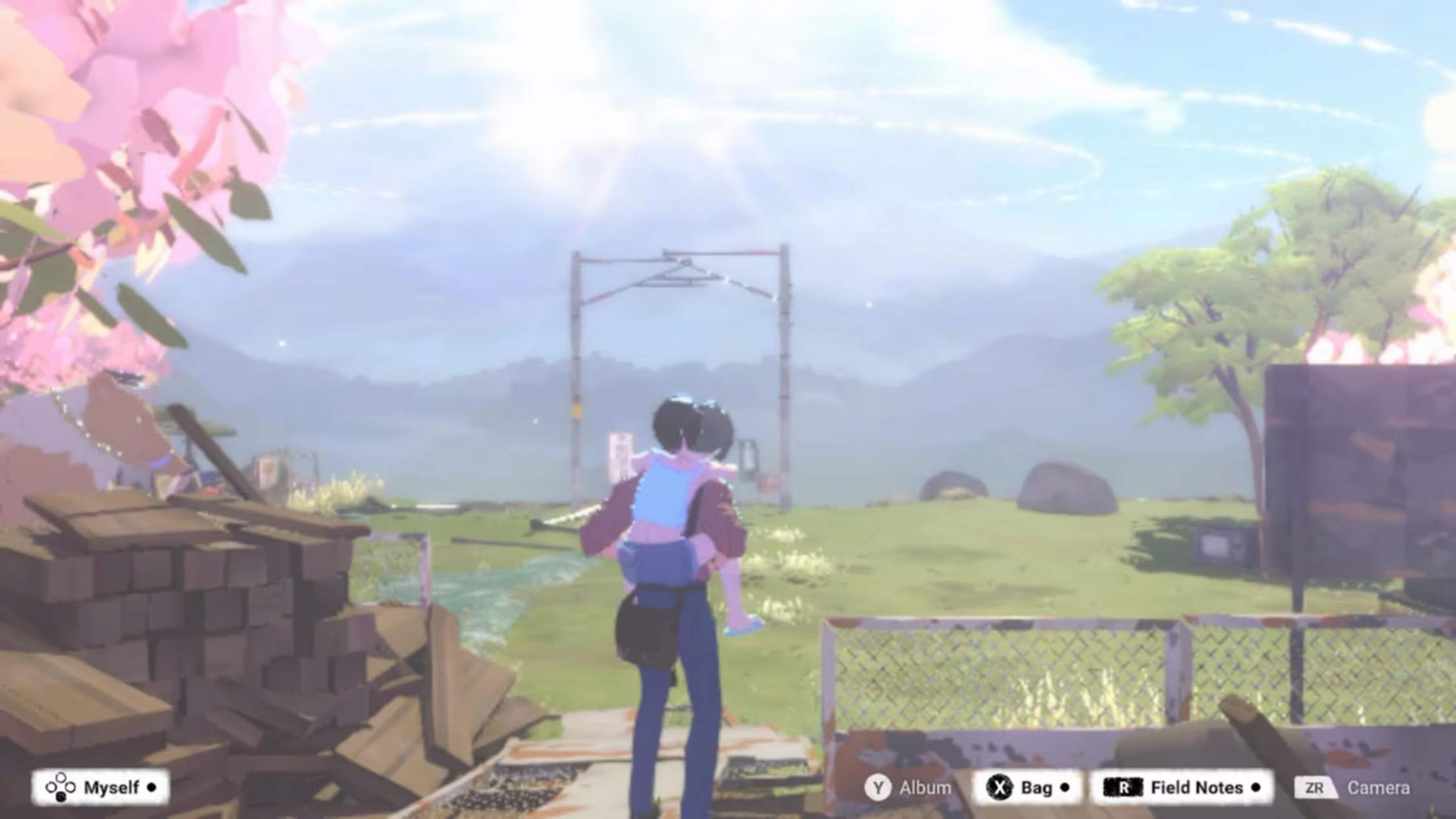
Task: Click the R badge icon before Field Notes
Action: pyautogui.click(x=1122, y=788)
